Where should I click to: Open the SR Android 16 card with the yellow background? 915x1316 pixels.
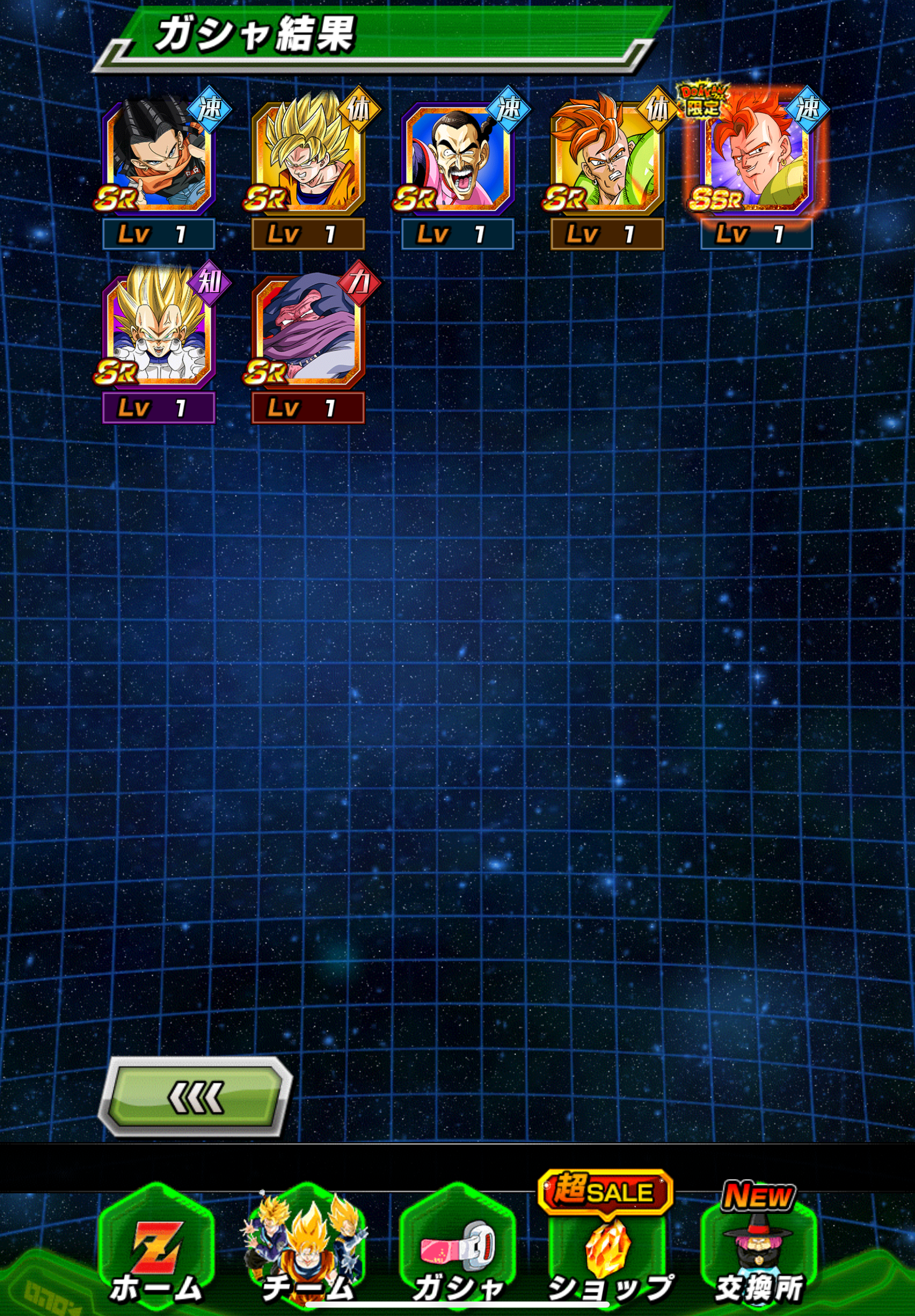[x=606, y=158]
